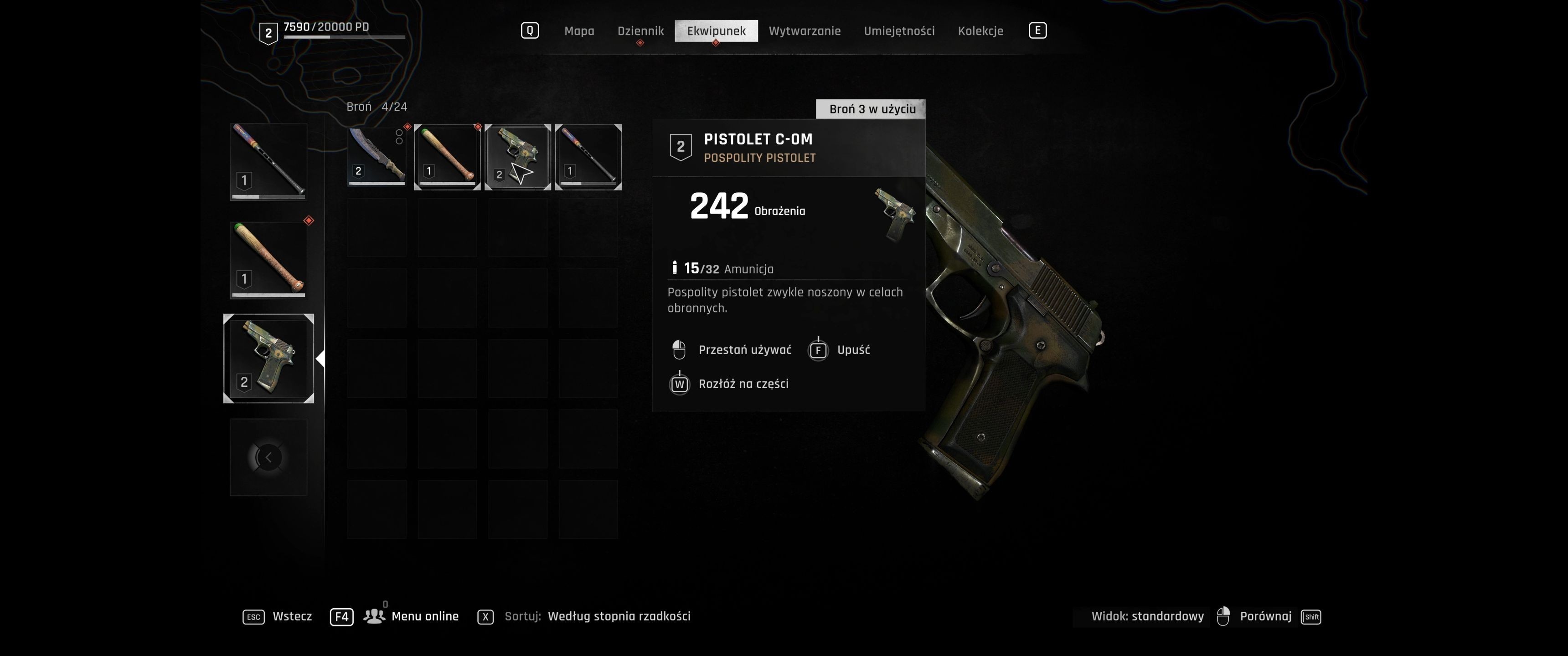Open the Dziennik tab
Screen dimensions: 1568x656
point(640,31)
